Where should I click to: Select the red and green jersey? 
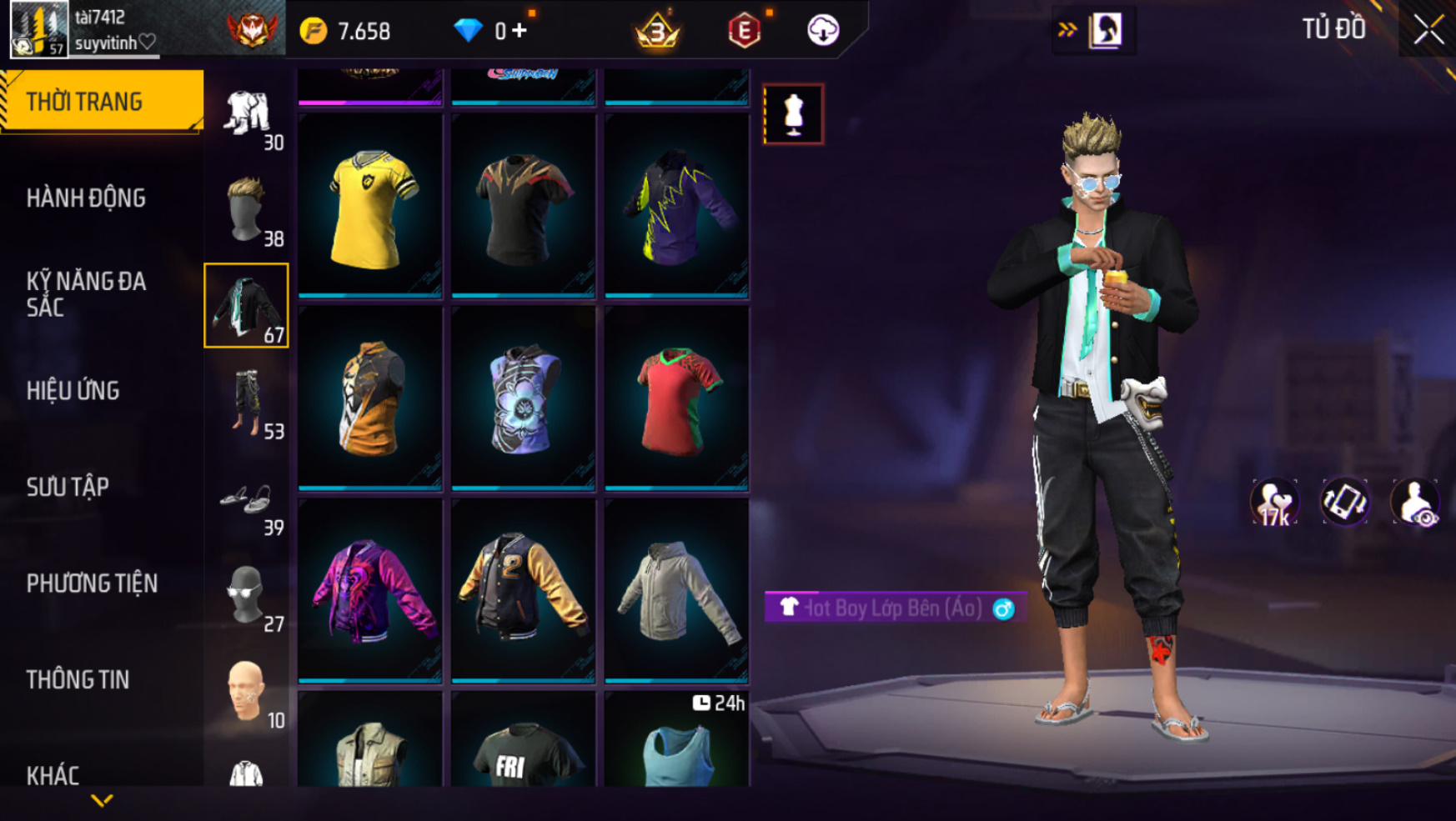(x=676, y=399)
